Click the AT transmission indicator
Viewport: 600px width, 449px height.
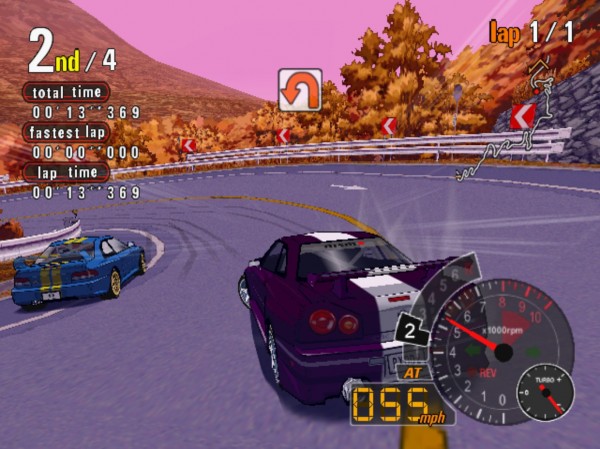coord(412,372)
